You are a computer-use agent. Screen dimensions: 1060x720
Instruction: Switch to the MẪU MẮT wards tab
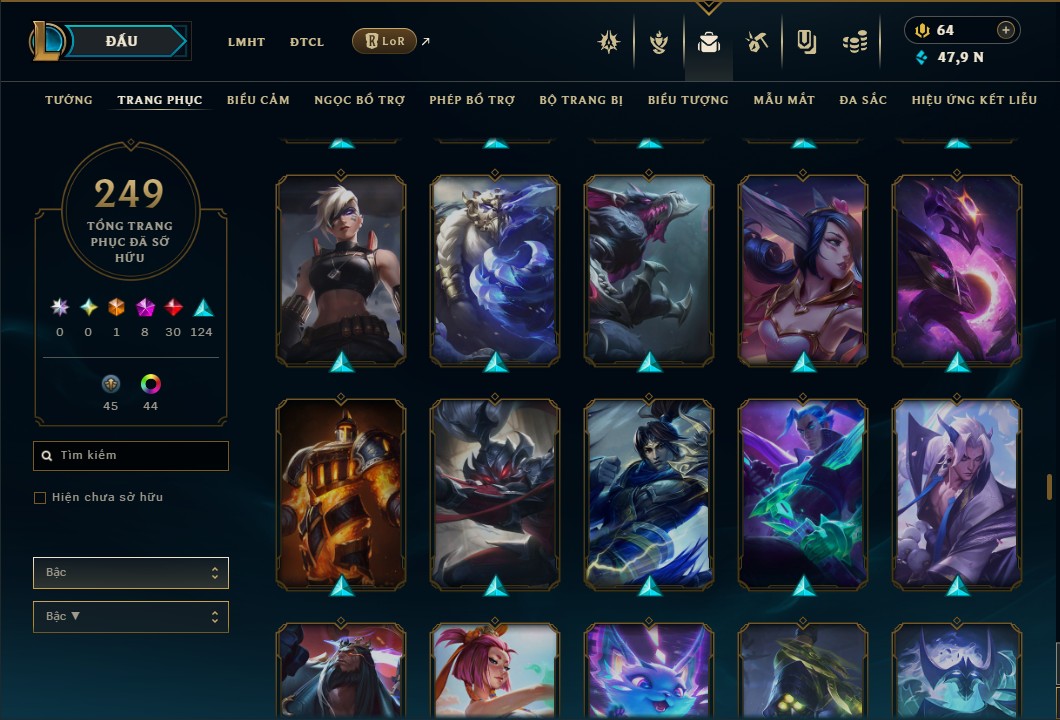(784, 100)
